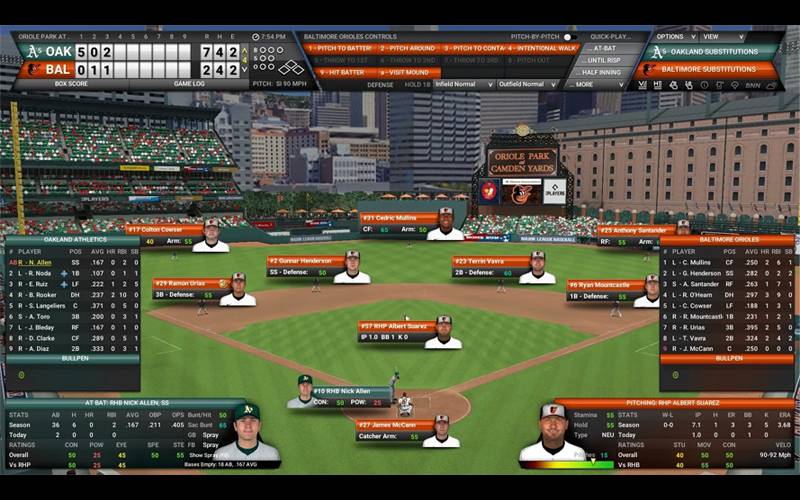Choose Pitch to Contact
The width and height of the screenshot is (800, 500).
472,48
